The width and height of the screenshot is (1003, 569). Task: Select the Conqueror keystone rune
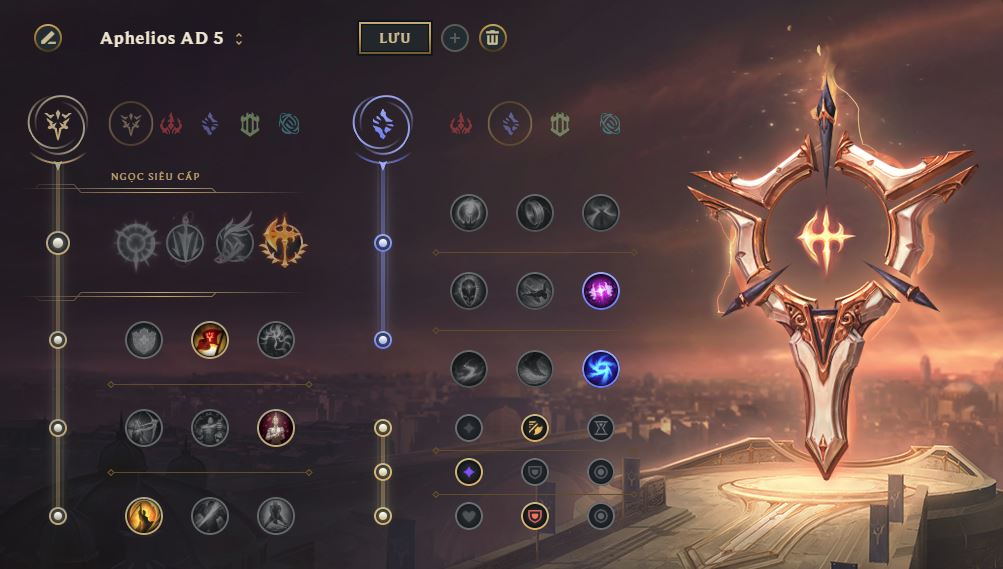283,242
